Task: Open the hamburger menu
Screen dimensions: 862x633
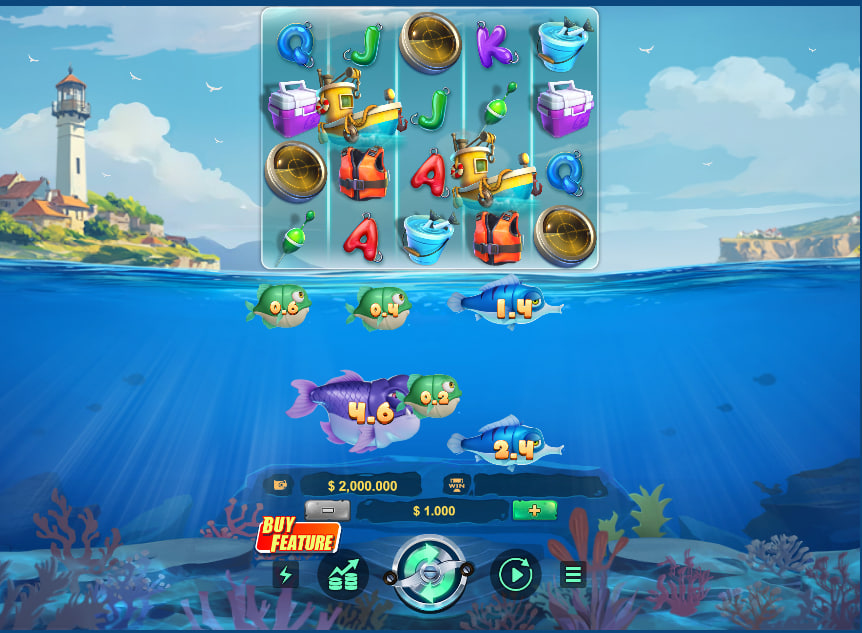Action: [573, 574]
